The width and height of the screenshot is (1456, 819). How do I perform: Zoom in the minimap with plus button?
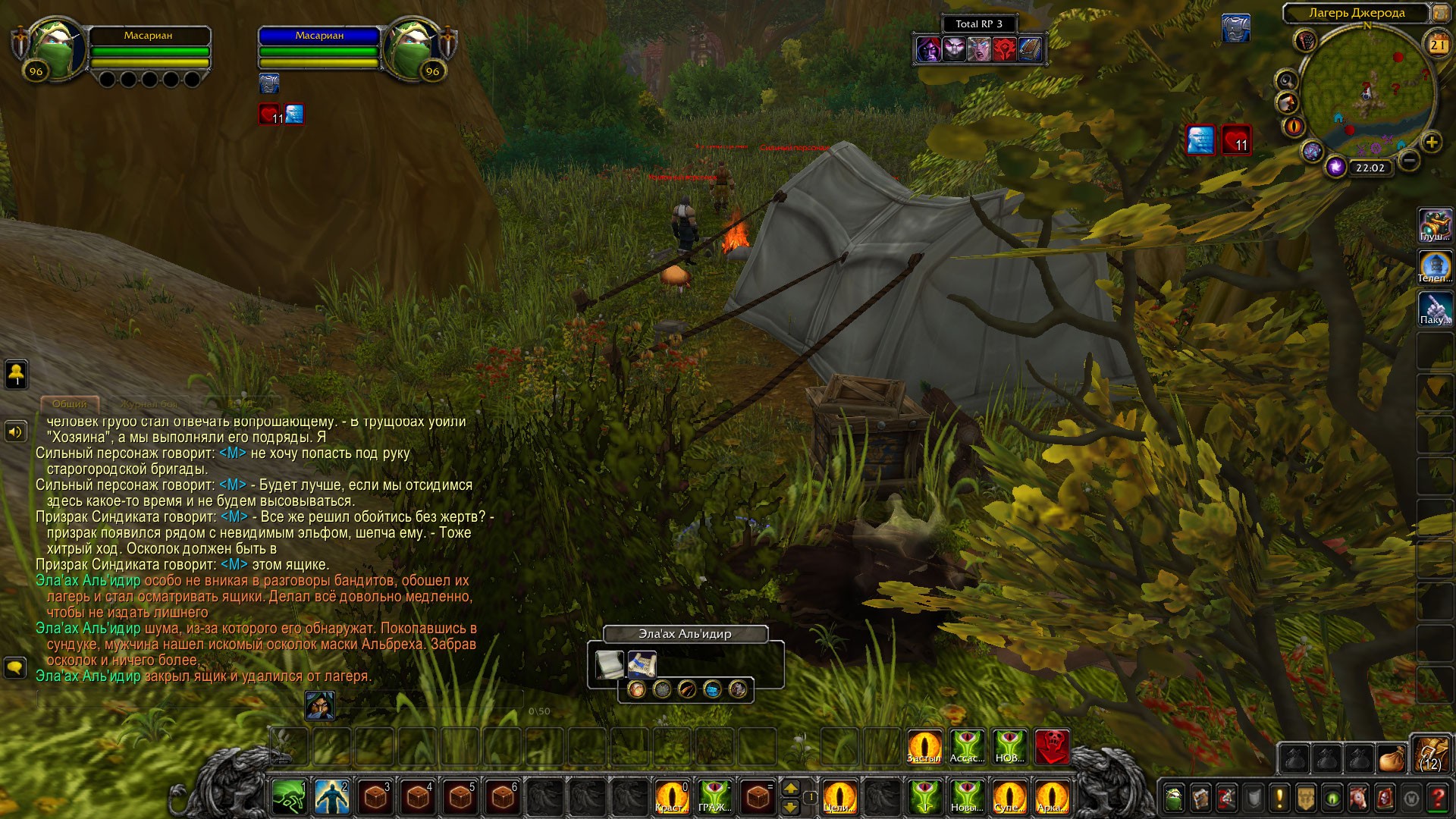click(1431, 142)
